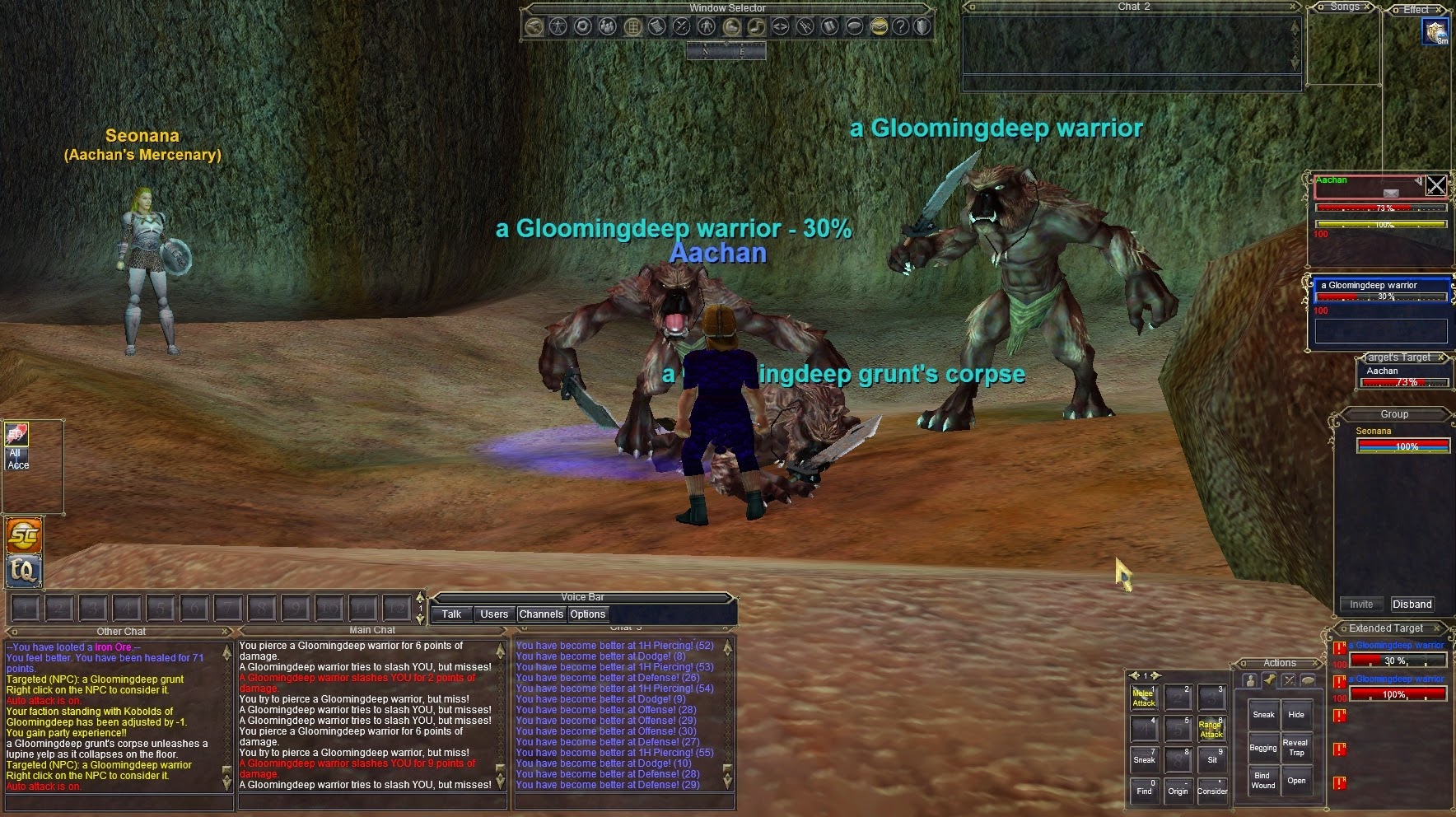Click the Talk button on Voice Bar
The height and width of the screenshot is (817, 1456).
click(x=451, y=614)
